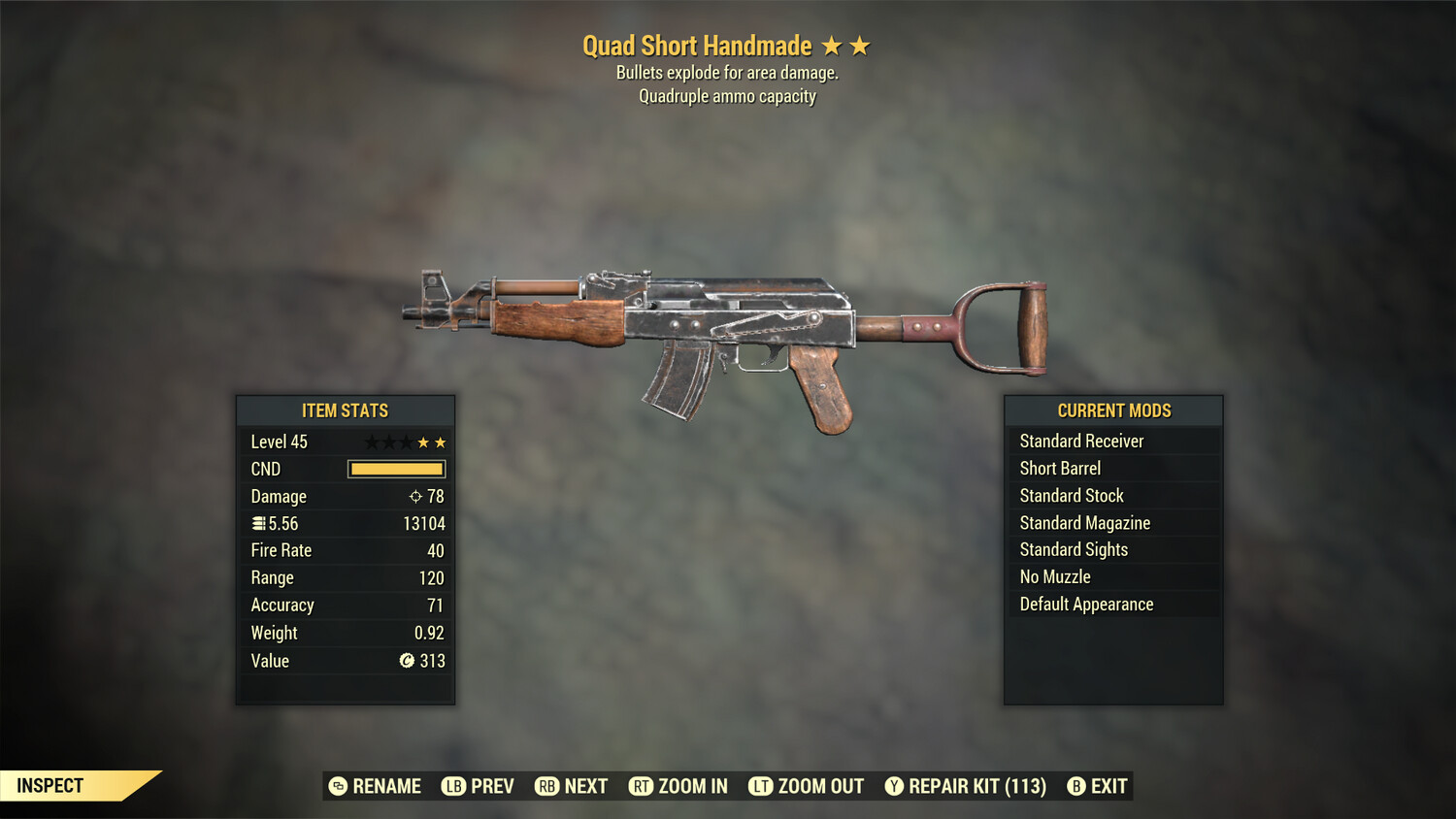Click the EXIT option
This screenshot has height=819, width=1456.
(1109, 786)
